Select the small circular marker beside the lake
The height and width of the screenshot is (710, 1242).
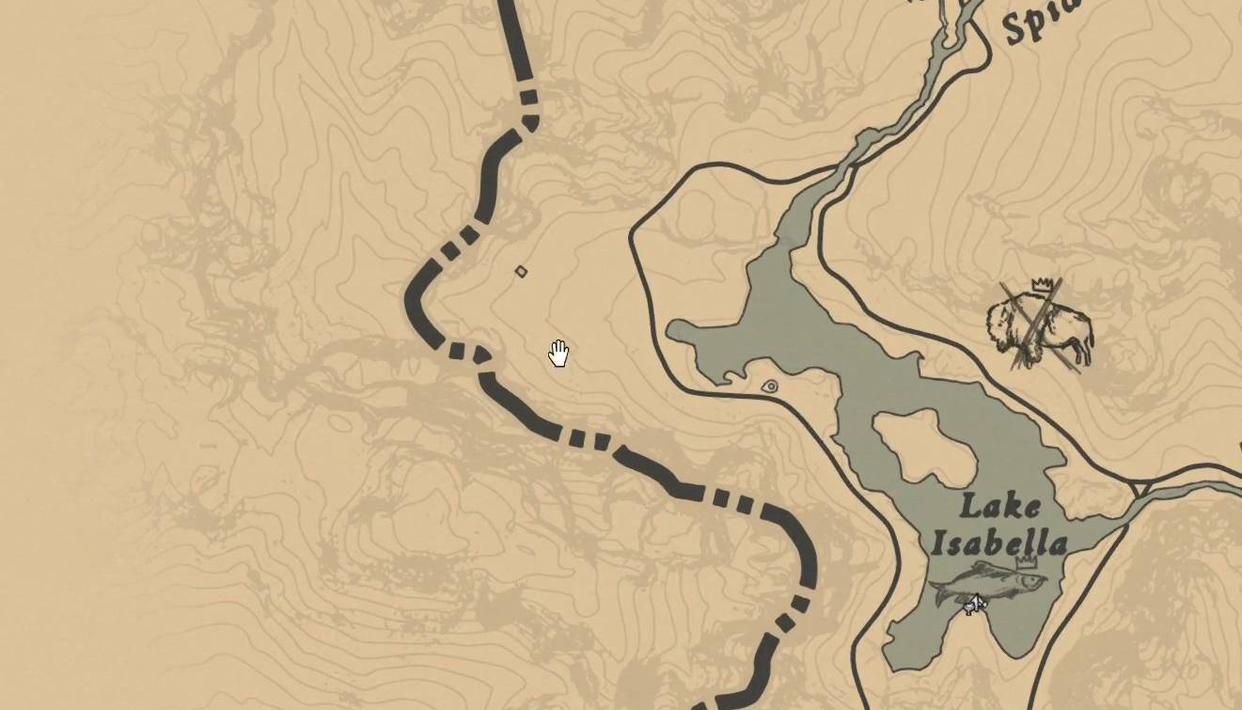click(770, 386)
